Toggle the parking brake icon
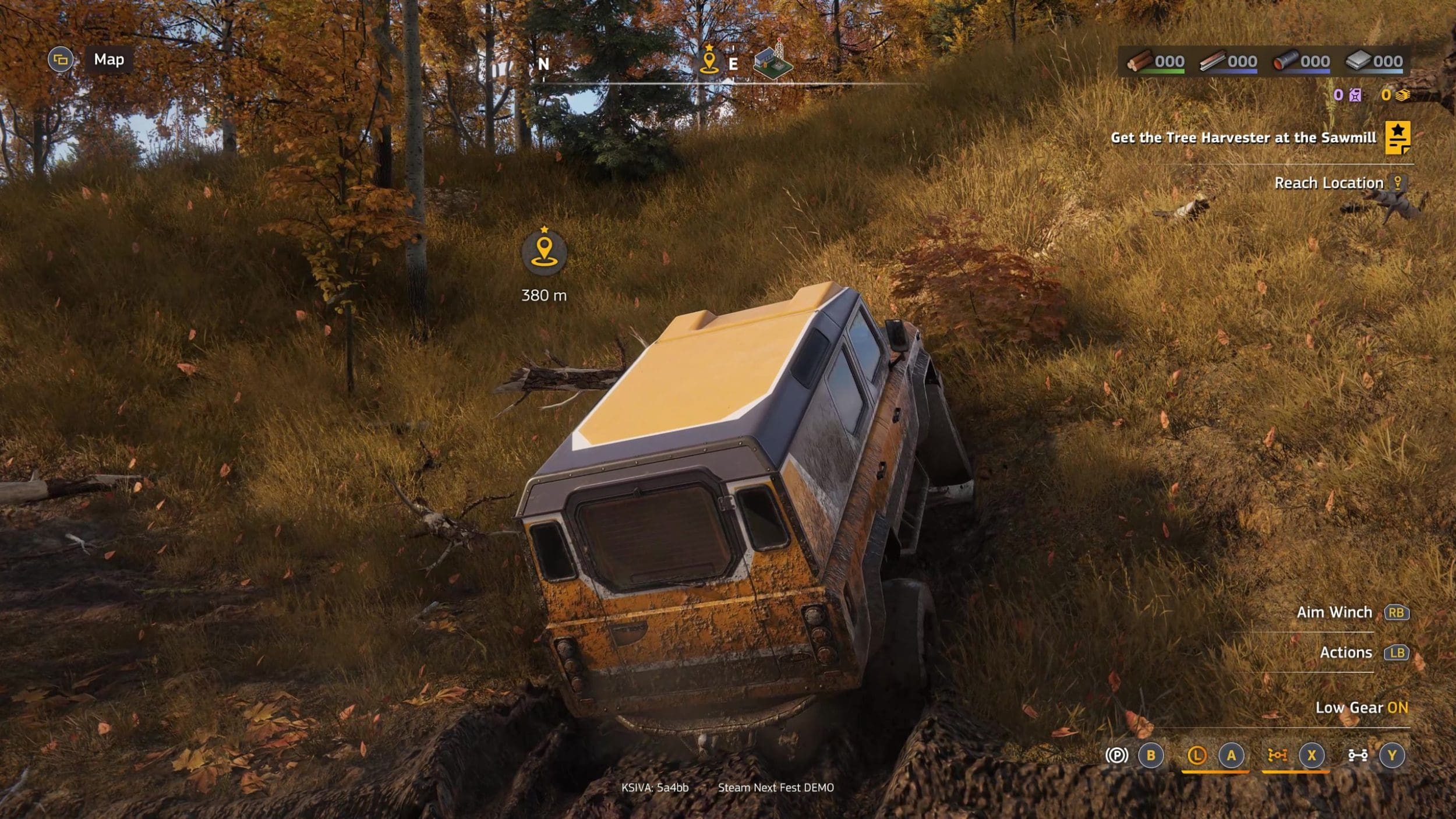This screenshot has width=1456, height=819. point(1116,756)
